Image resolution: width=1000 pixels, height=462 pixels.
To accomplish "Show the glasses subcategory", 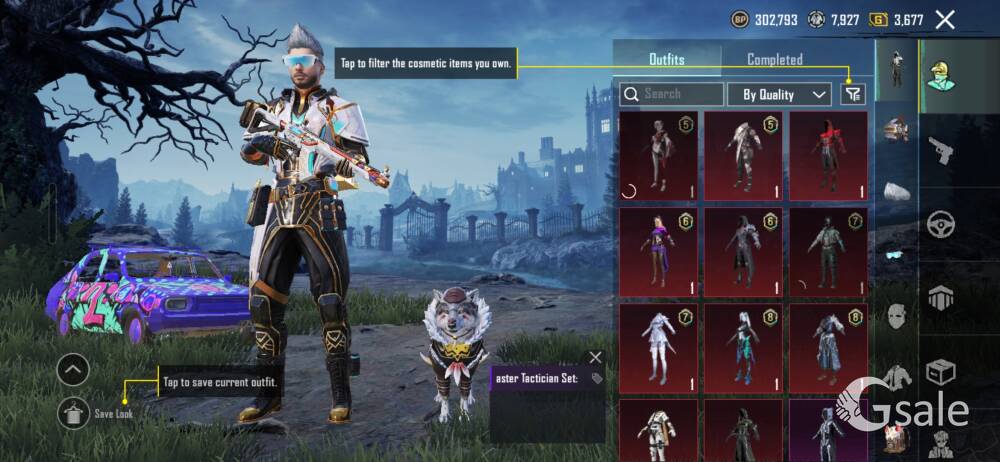I will coord(897,254).
